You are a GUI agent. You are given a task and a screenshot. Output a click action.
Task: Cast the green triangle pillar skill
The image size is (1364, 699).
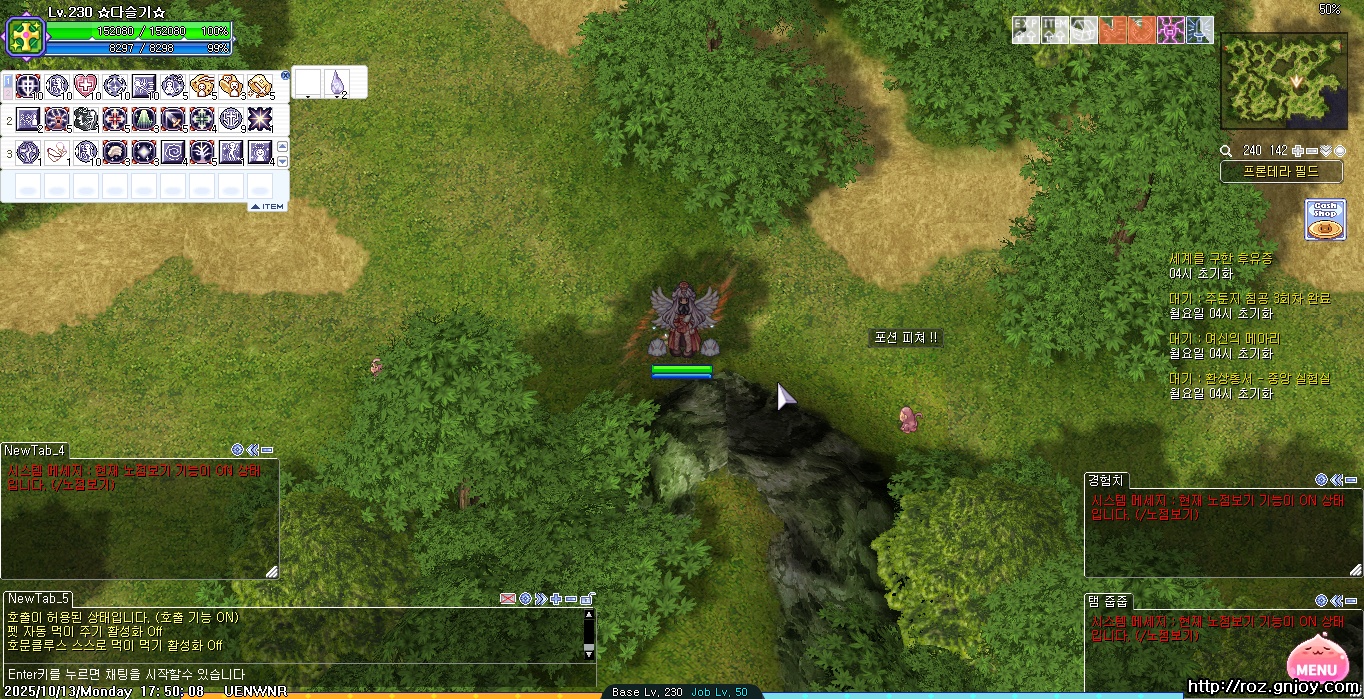pyautogui.click(x=144, y=119)
